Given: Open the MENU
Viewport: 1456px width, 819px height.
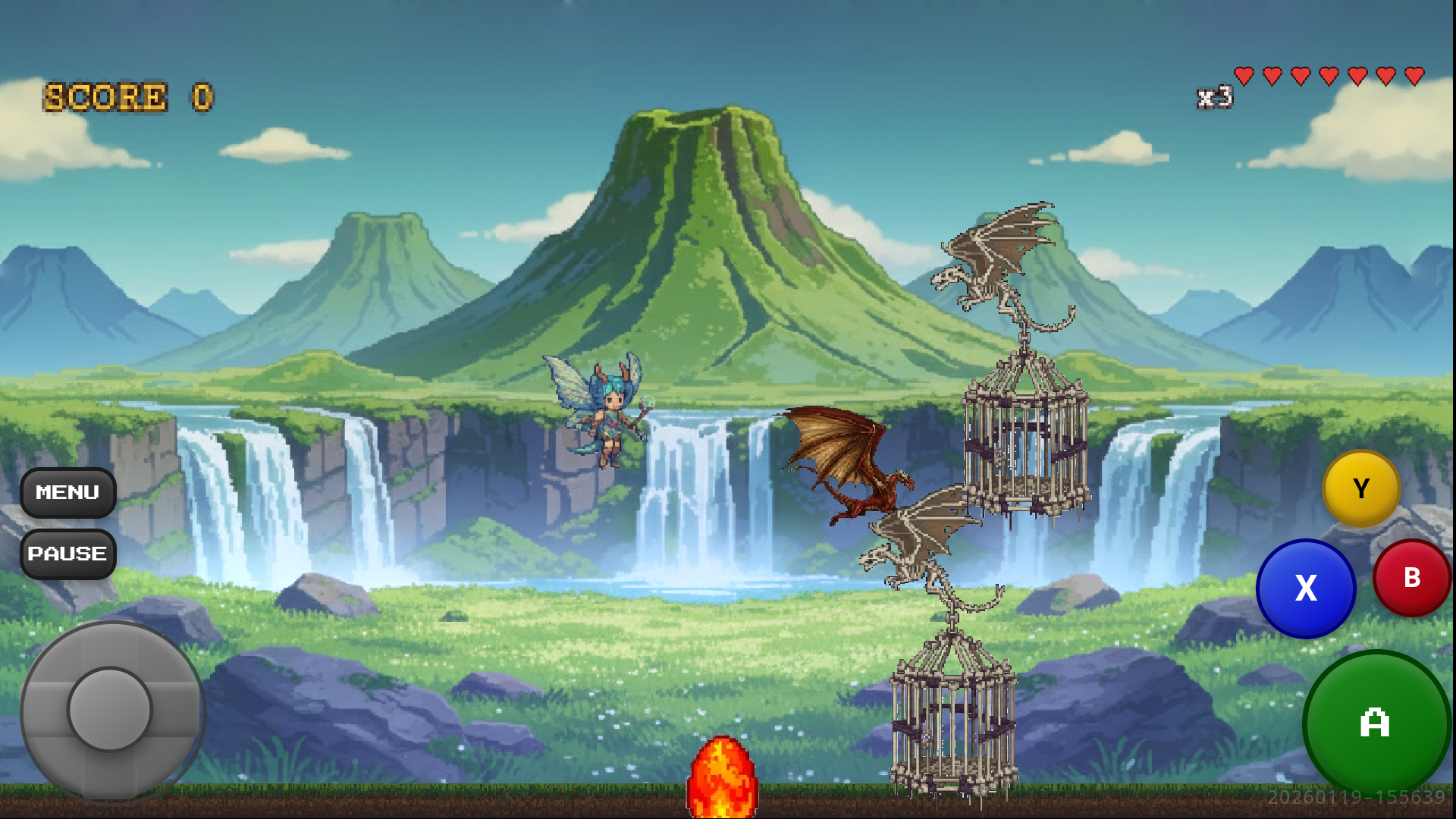Looking at the screenshot, I should [67, 492].
